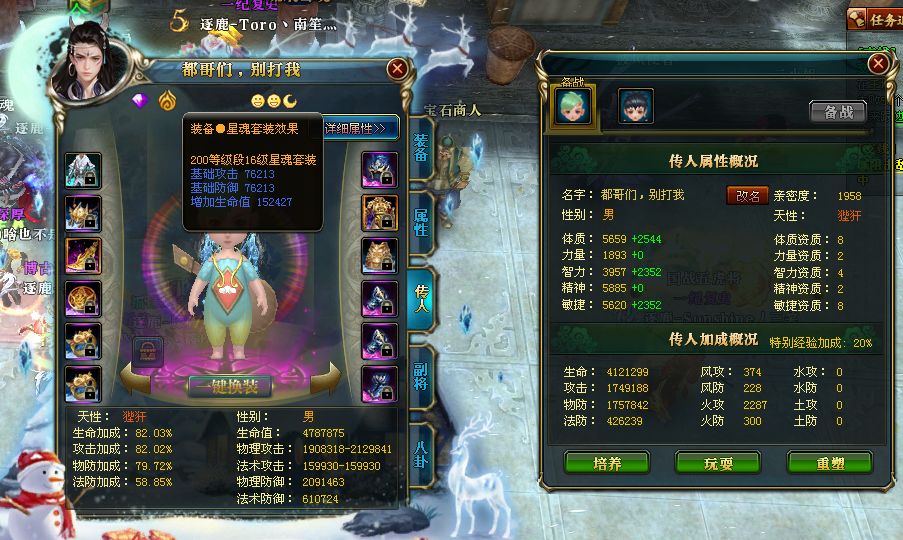Click the 备战 button

pyautogui.click(x=837, y=111)
